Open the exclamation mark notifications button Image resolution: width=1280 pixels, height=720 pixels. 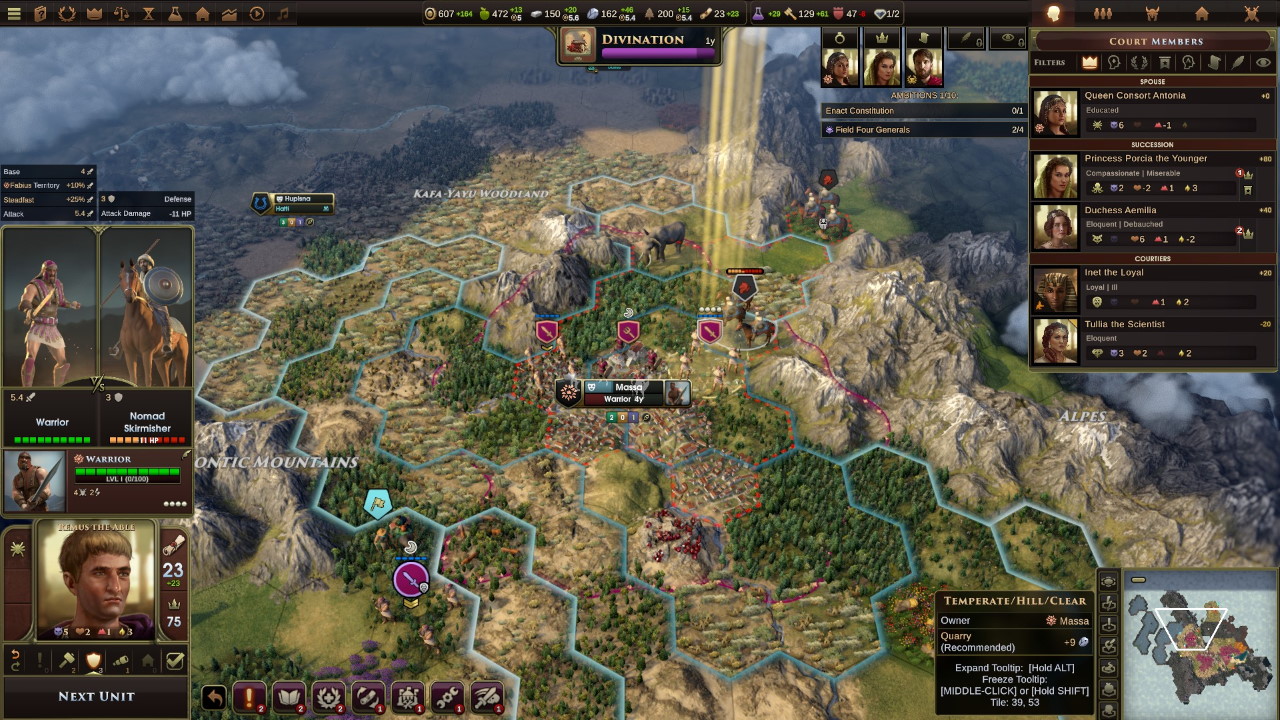(249, 696)
